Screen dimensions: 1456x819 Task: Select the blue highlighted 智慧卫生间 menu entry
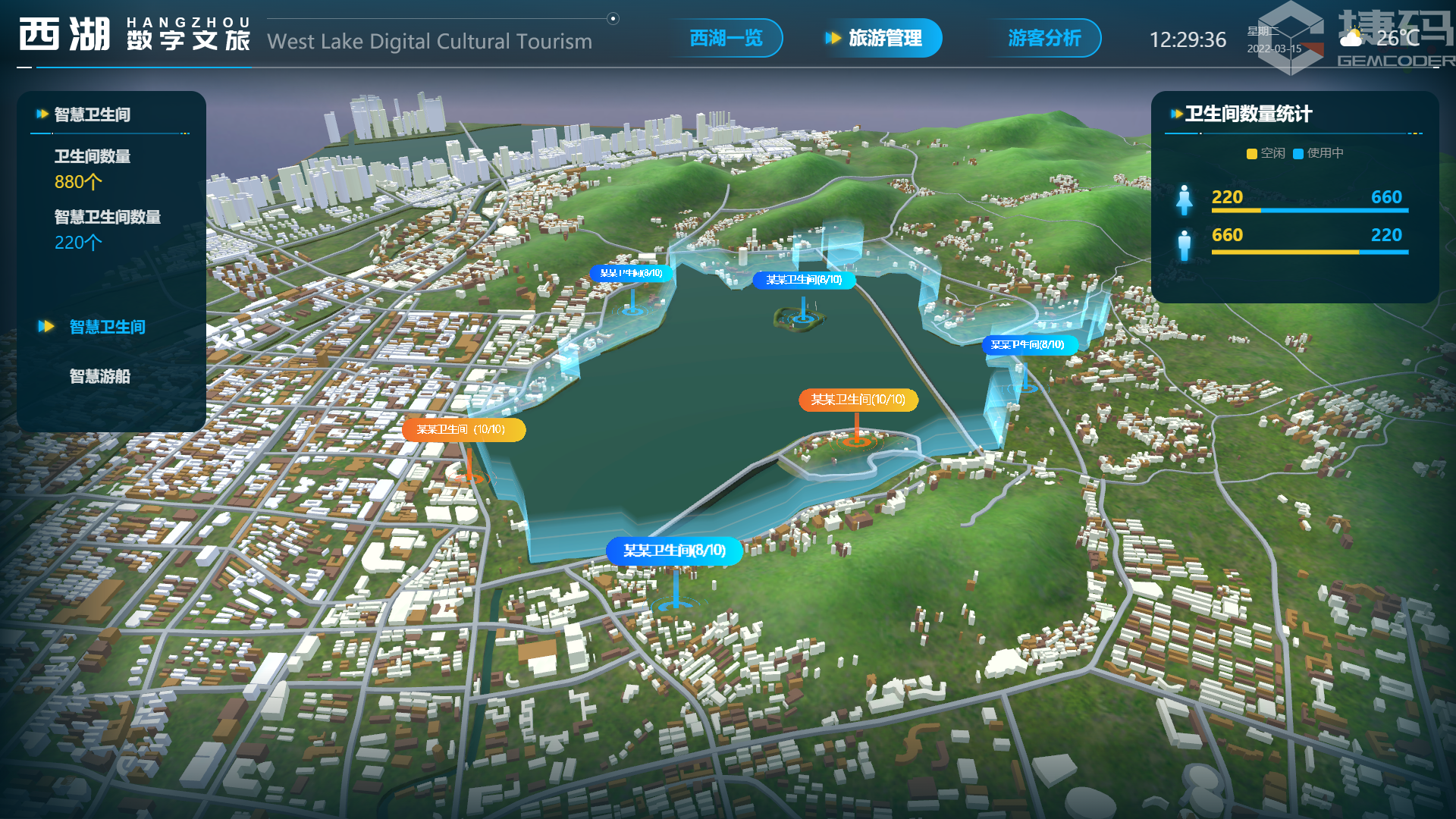(x=107, y=327)
